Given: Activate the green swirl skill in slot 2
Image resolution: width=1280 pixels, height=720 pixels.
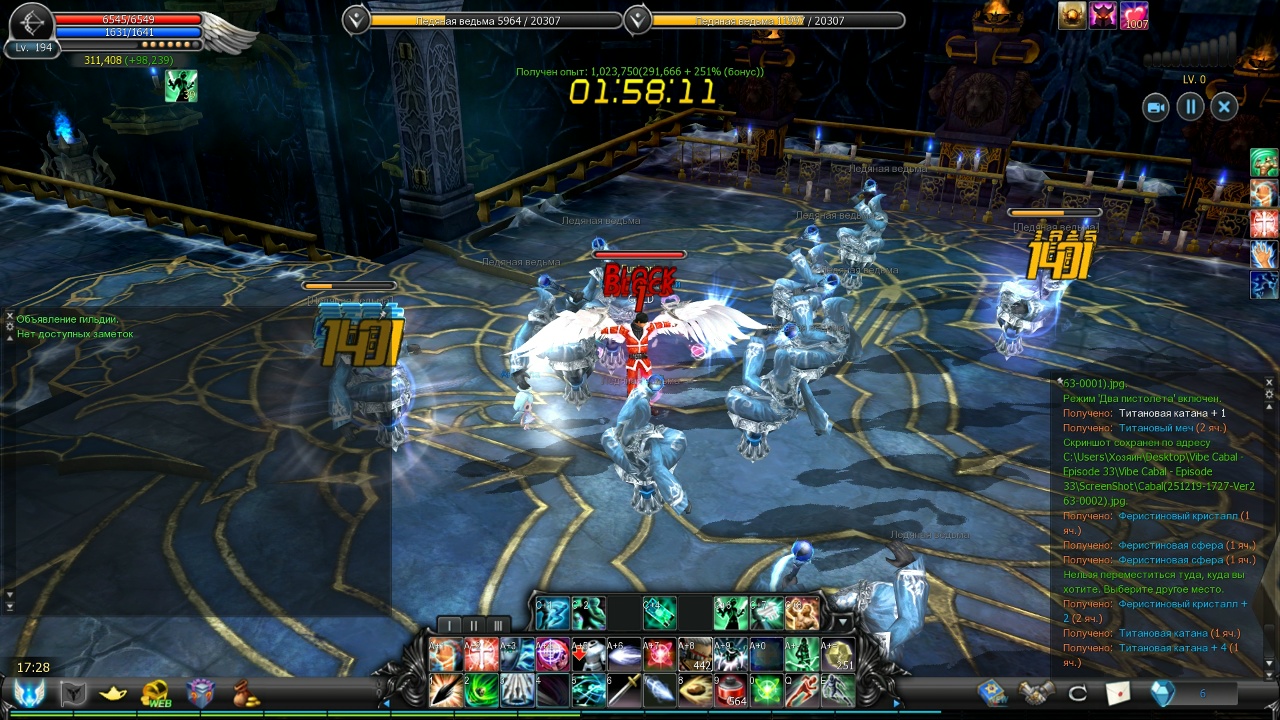Looking at the screenshot, I should (x=480, y=690).
